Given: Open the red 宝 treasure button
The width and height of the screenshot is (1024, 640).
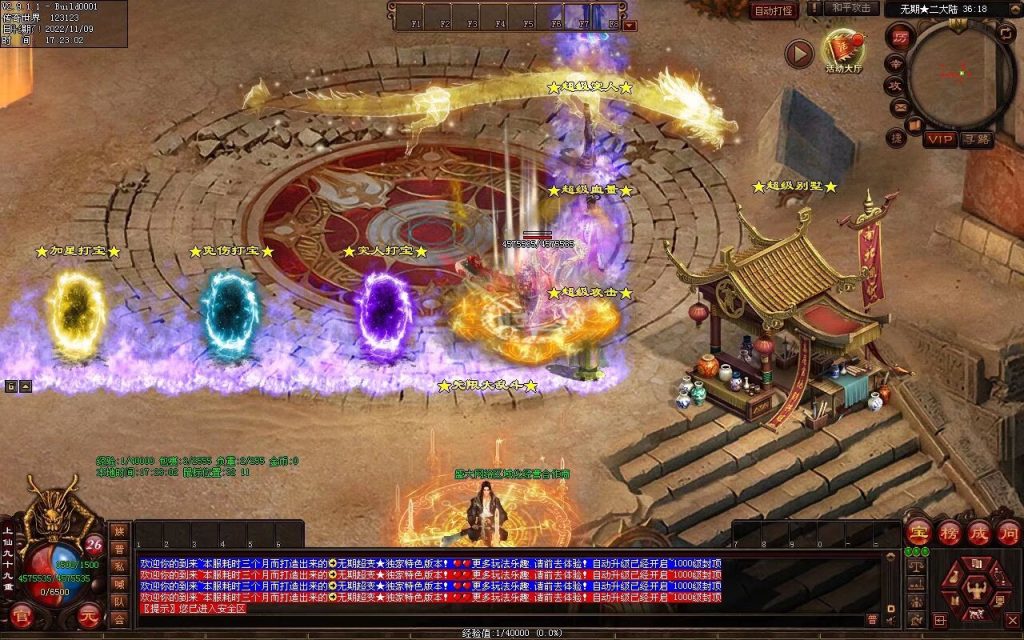Looking at the screenshot, I should pos(917,532).
